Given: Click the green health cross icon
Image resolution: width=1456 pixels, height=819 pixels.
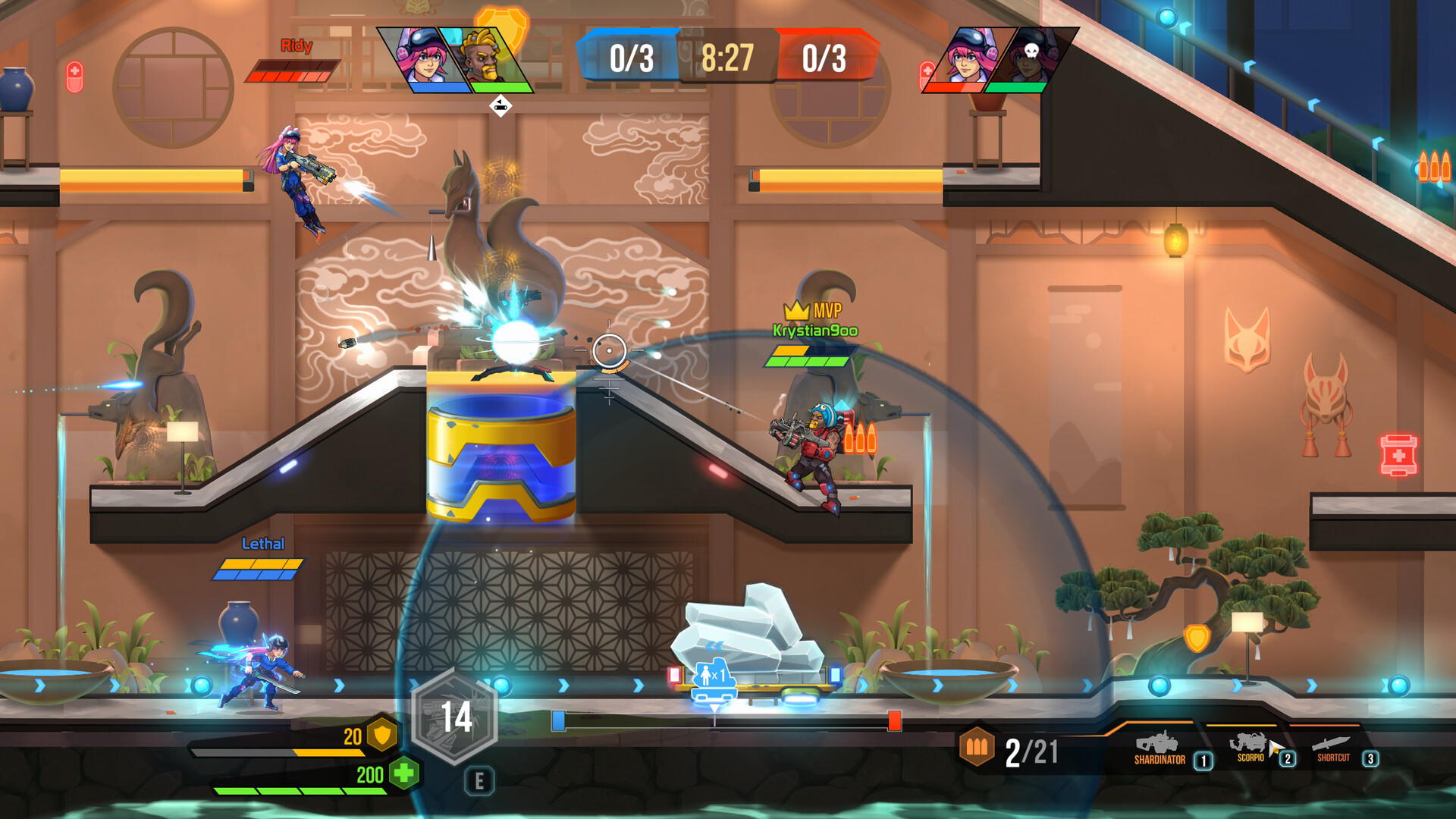Looking at the screenshot, I should (x=404, y=773).
